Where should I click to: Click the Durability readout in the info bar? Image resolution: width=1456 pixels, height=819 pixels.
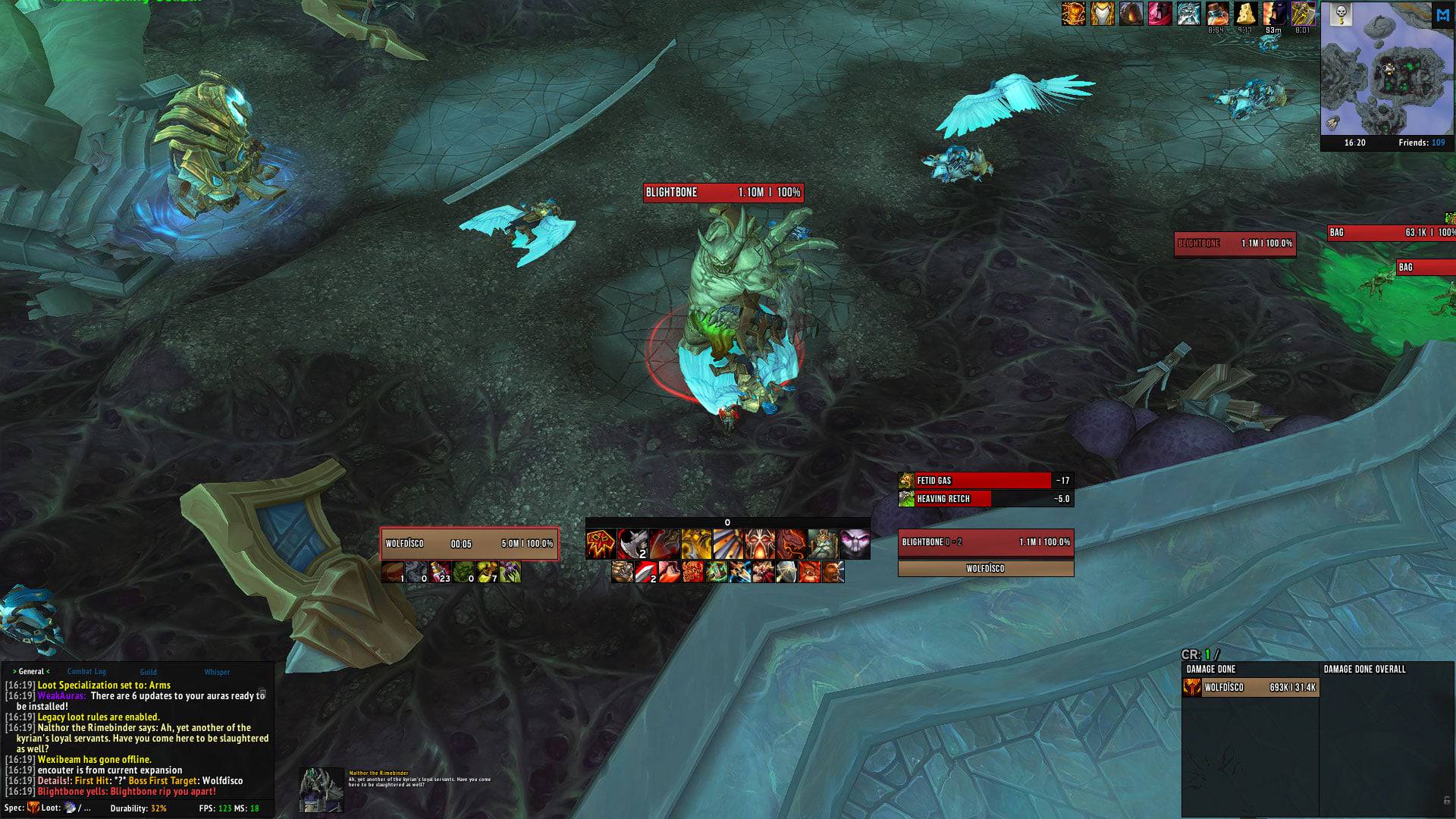tap(138, 808)
